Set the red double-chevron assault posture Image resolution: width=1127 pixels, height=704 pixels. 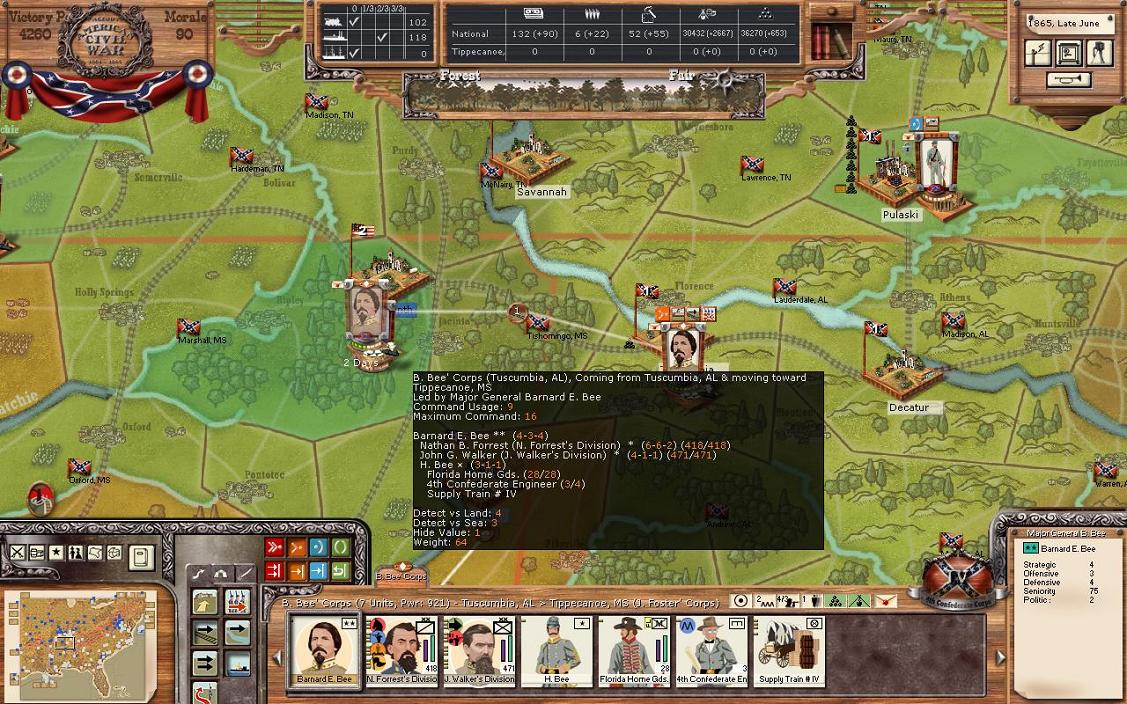point(274,547)
